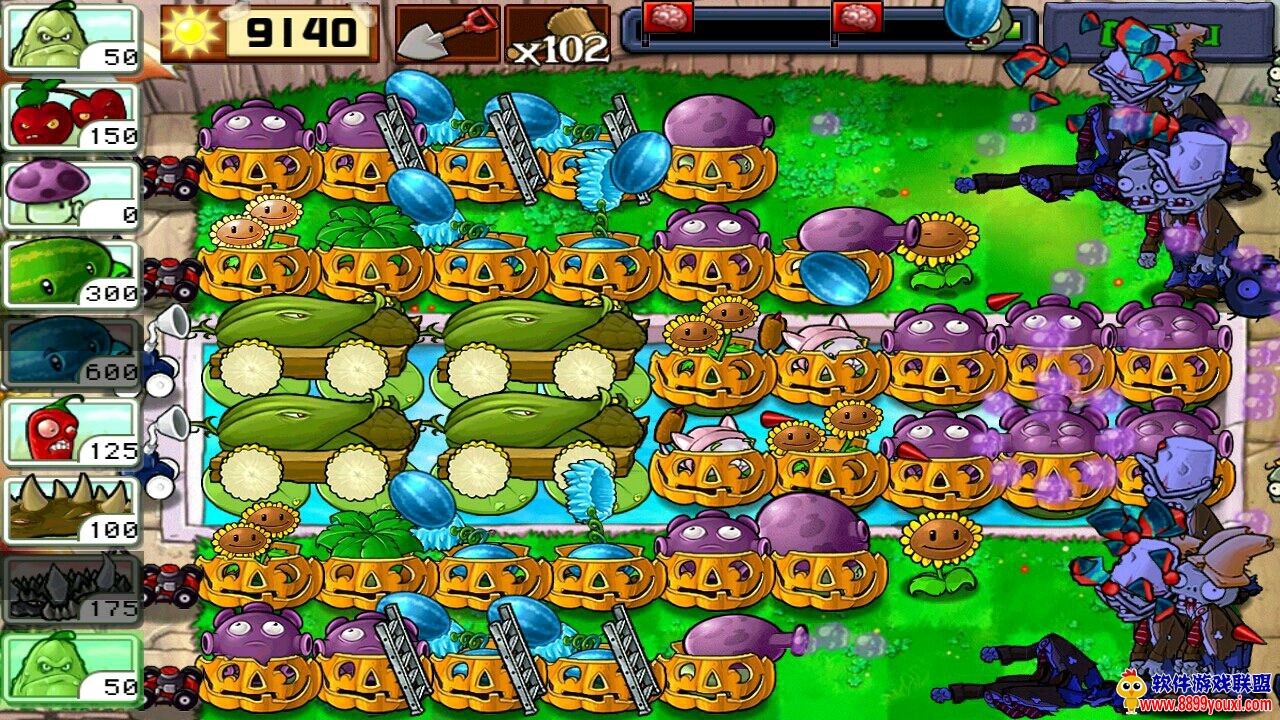1280x720 pixels.
Task: Grab the shovel tool
Action: [446, 33]
